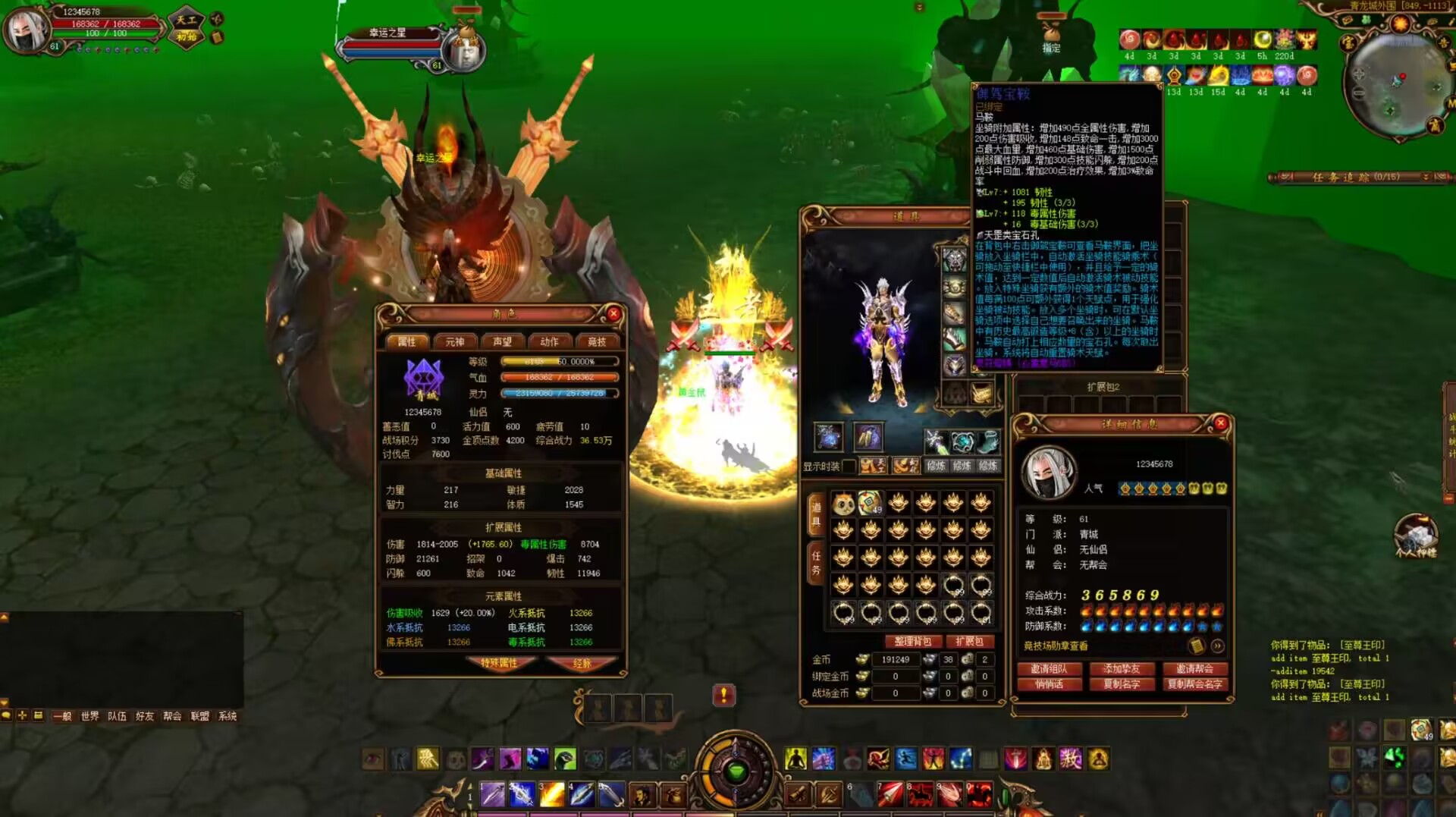Select the owl pet item slot
1456x817 pixels.
click(x=843, y=503)
